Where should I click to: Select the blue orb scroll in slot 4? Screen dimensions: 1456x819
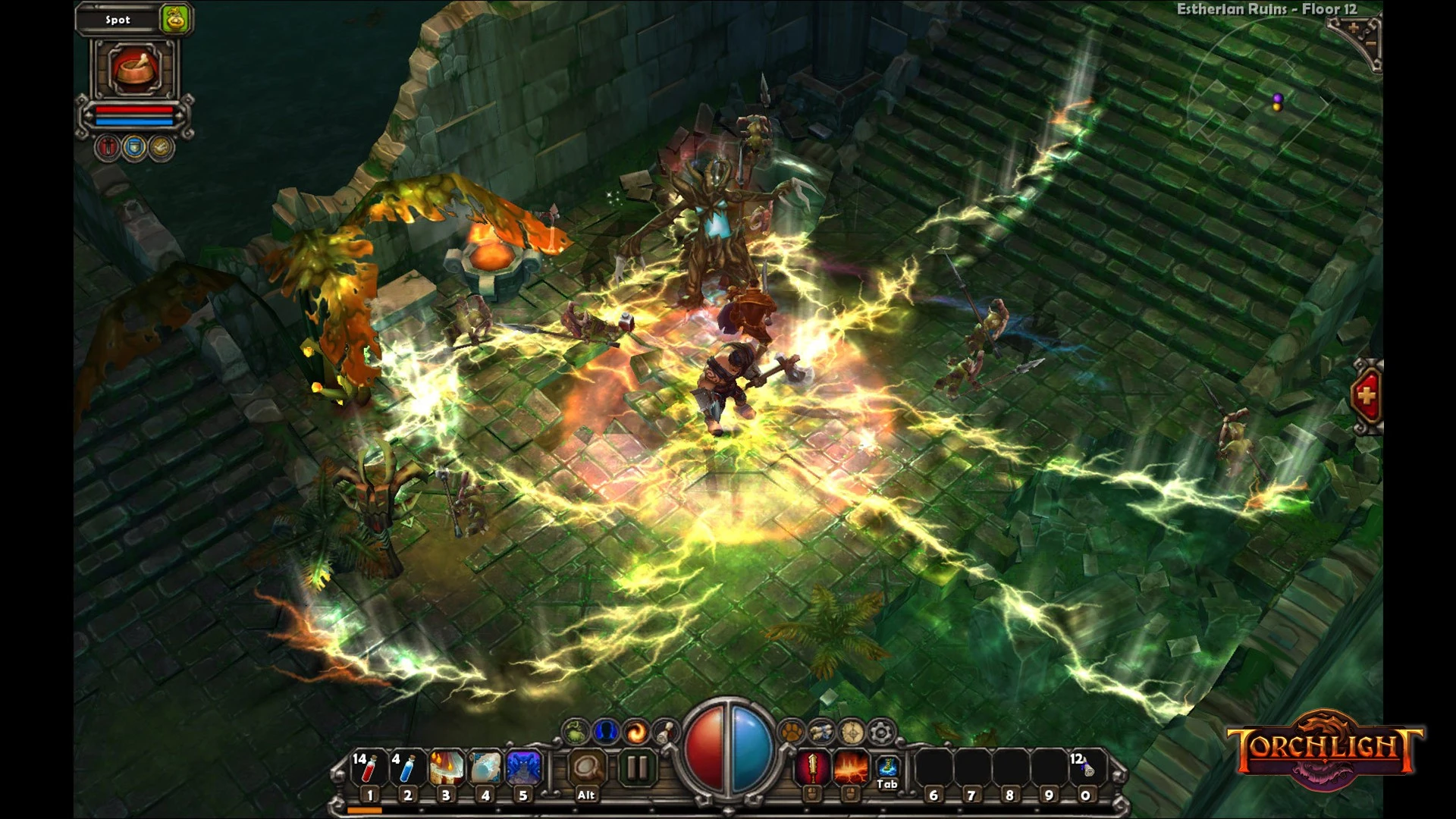point(485,768)
